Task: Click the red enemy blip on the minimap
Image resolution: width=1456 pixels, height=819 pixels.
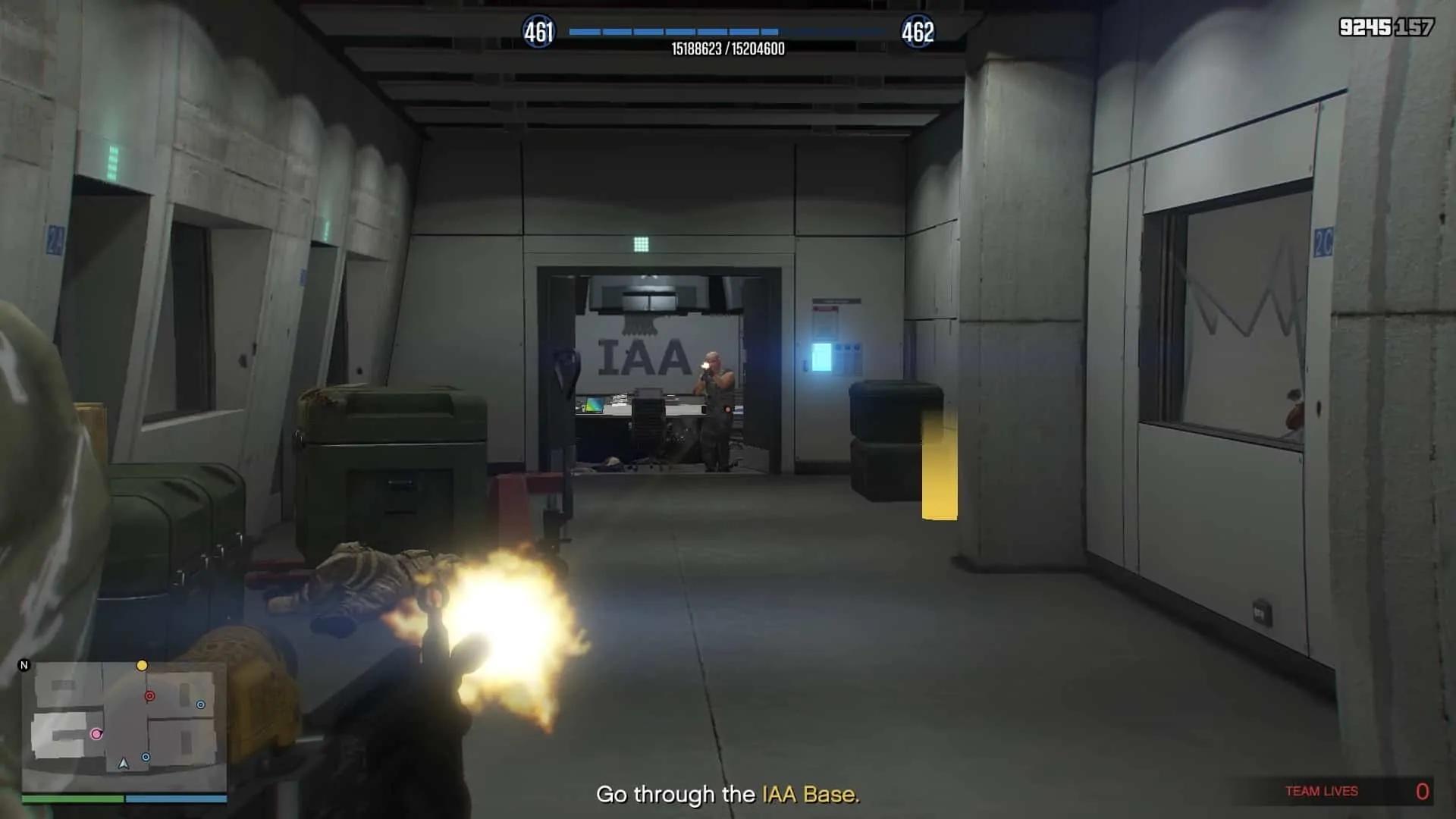Action: 149,696
